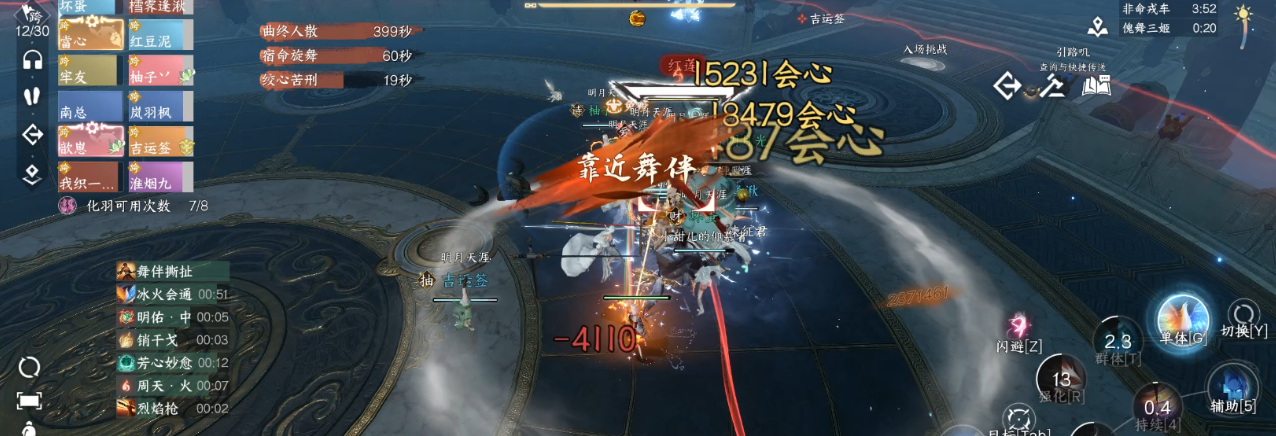Image resolution: width=1276 pixels, height=436 pixels.
Task: Open the headphones voice icon
Action: click(32, 60)
